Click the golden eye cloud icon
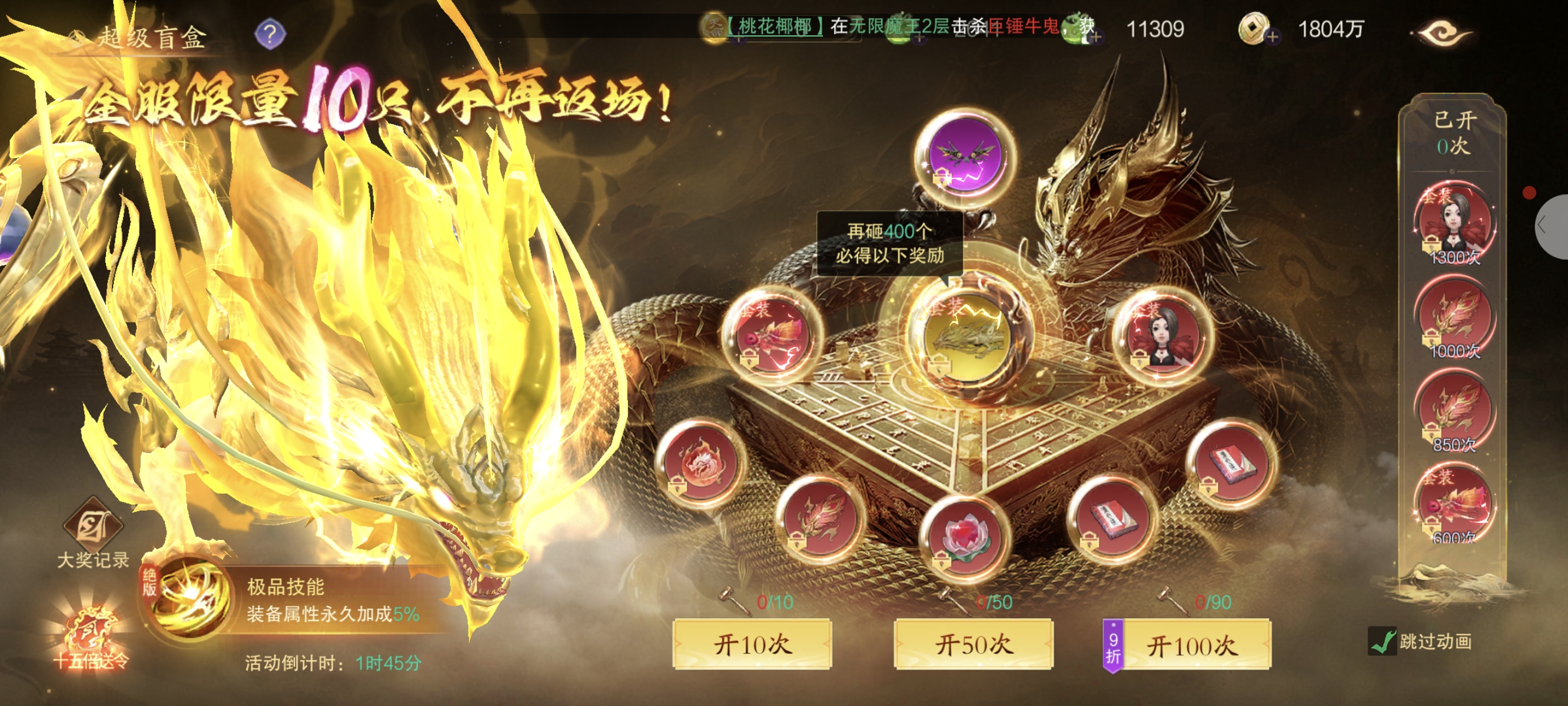Image resolution: width=1568 pixels, height=706 pixels. pyautogui.click(x=1443, y=33)
